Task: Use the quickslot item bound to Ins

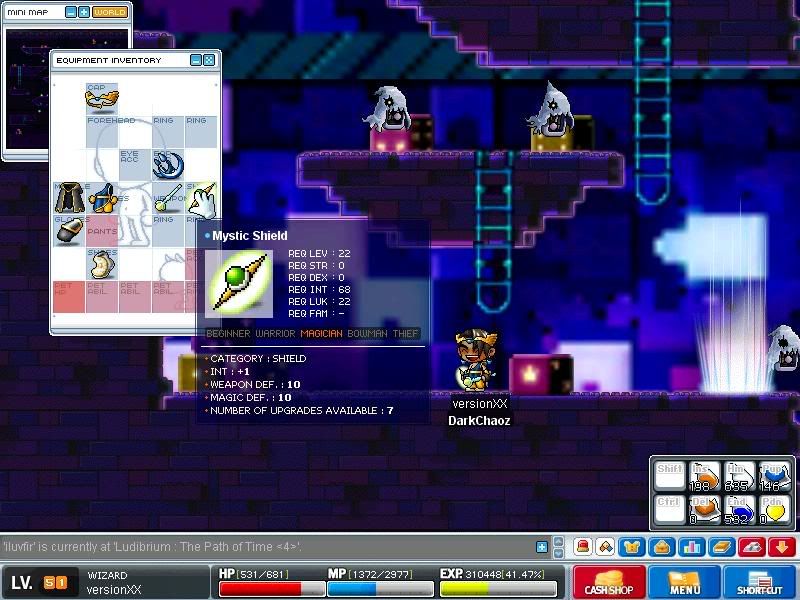Action: coord(706,476)
